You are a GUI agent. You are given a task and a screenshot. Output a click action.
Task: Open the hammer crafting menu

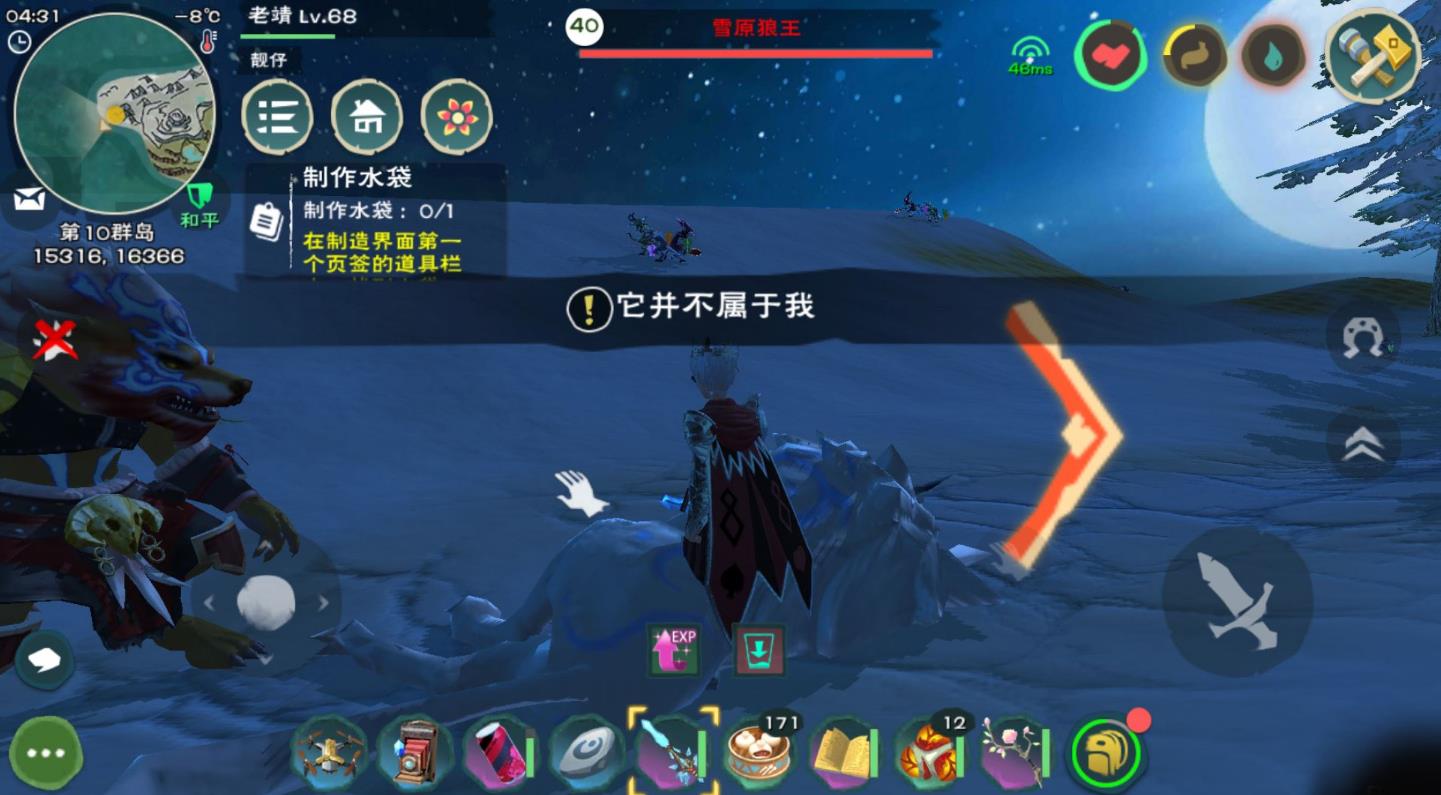[1373, 57]
